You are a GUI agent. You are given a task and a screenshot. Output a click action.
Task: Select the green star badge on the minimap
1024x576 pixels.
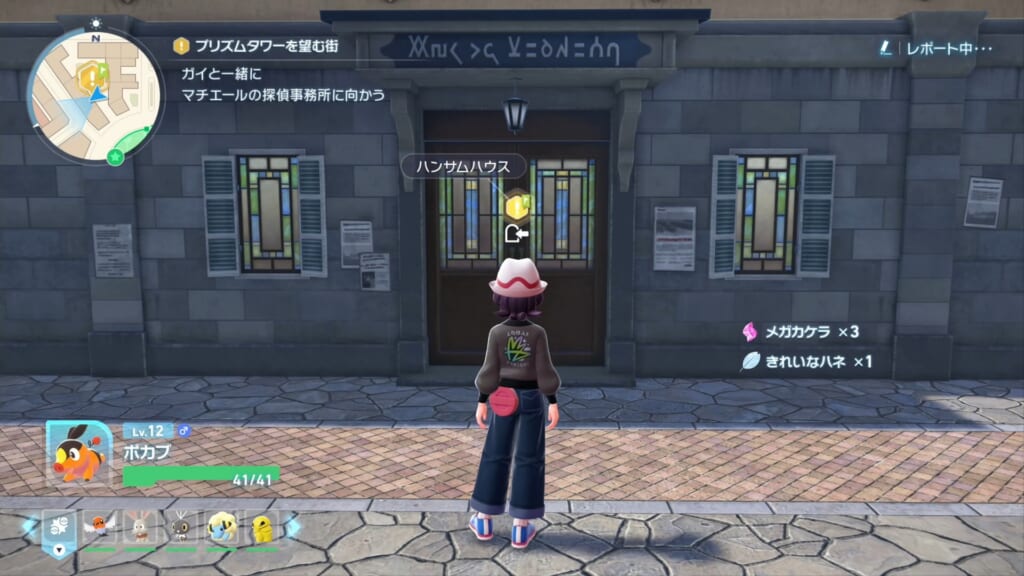(x=116, y=157)
